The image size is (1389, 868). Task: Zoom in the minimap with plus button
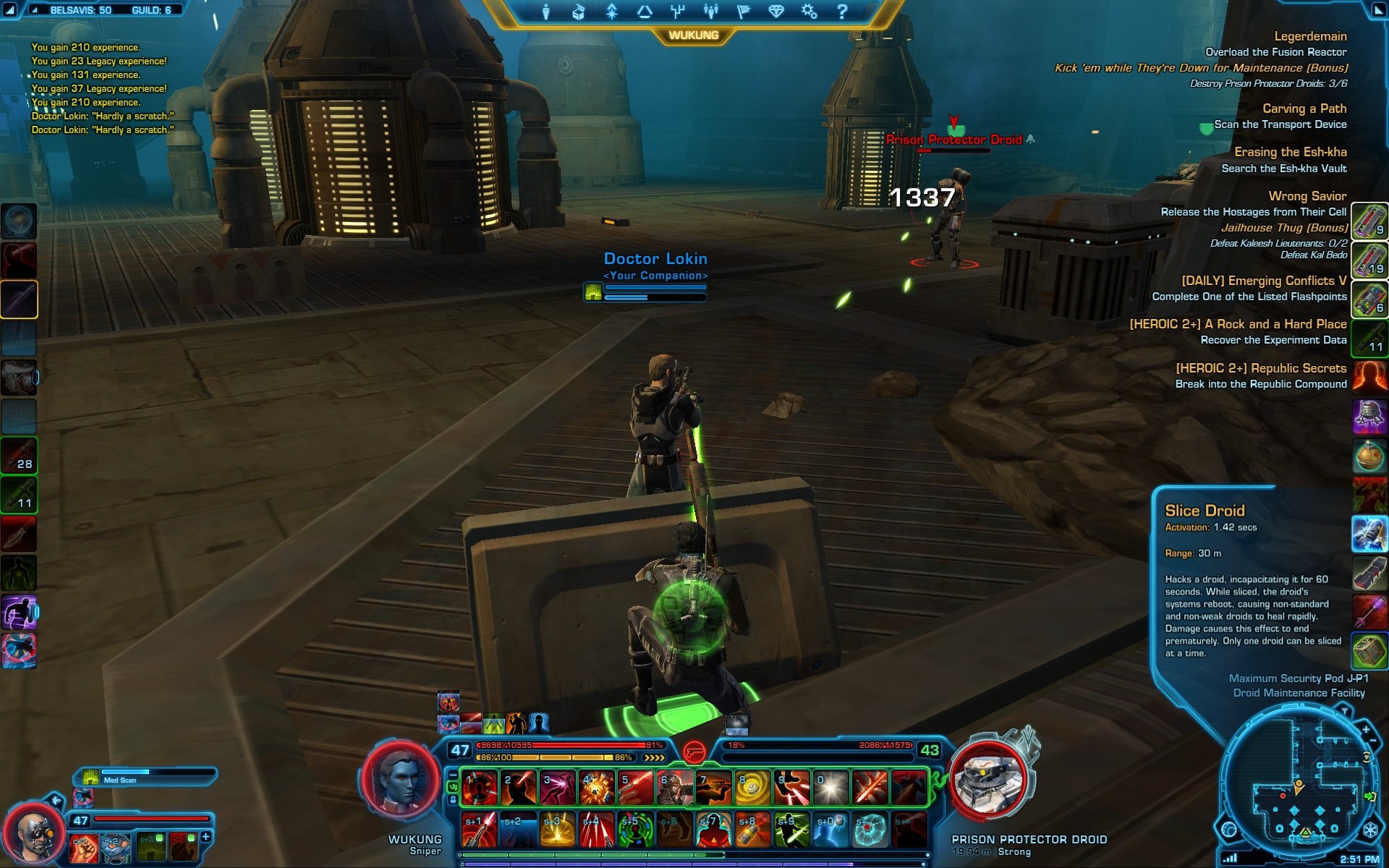[1365, 730]
